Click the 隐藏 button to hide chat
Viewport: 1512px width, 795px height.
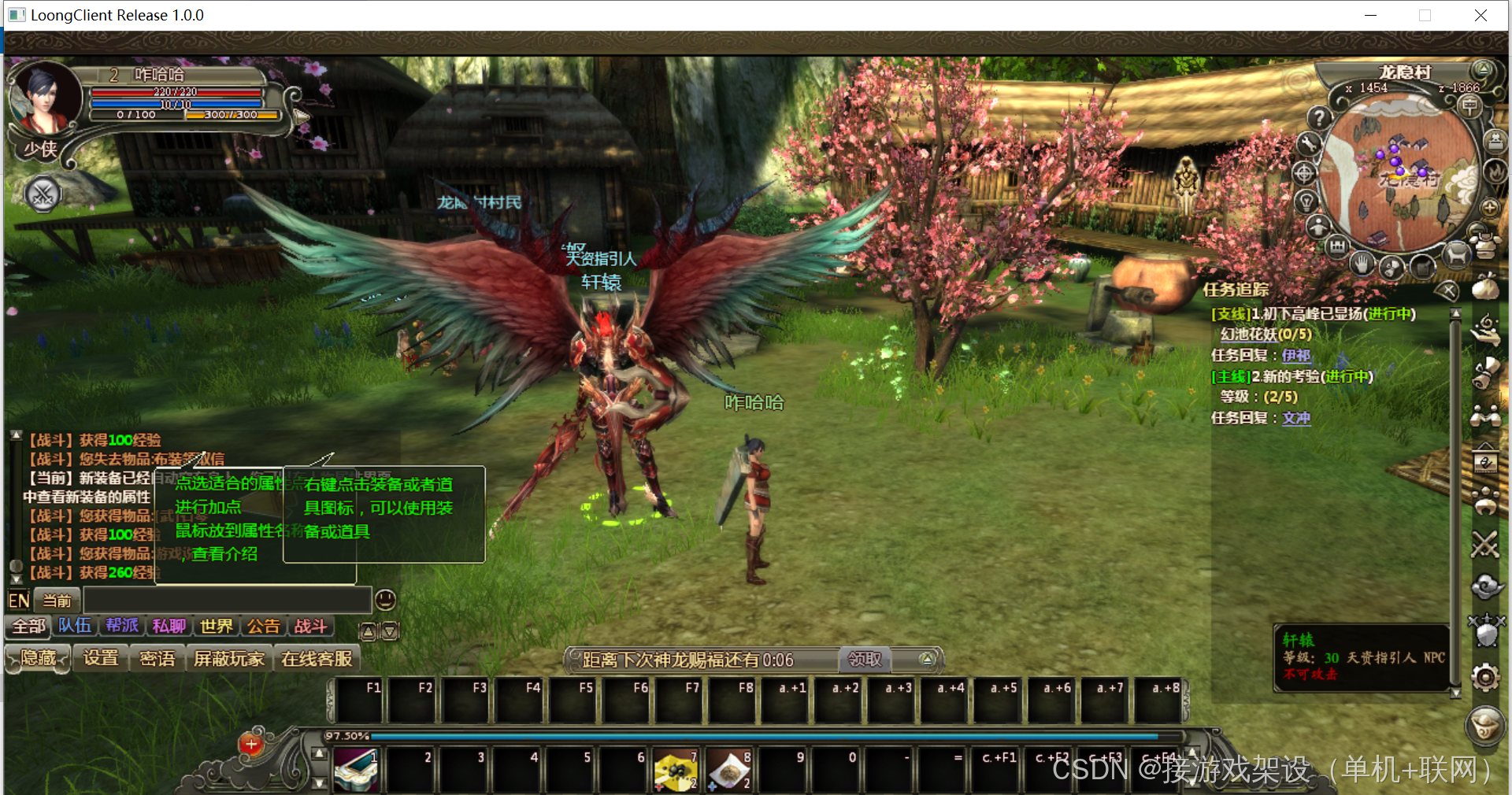[38, 658]
